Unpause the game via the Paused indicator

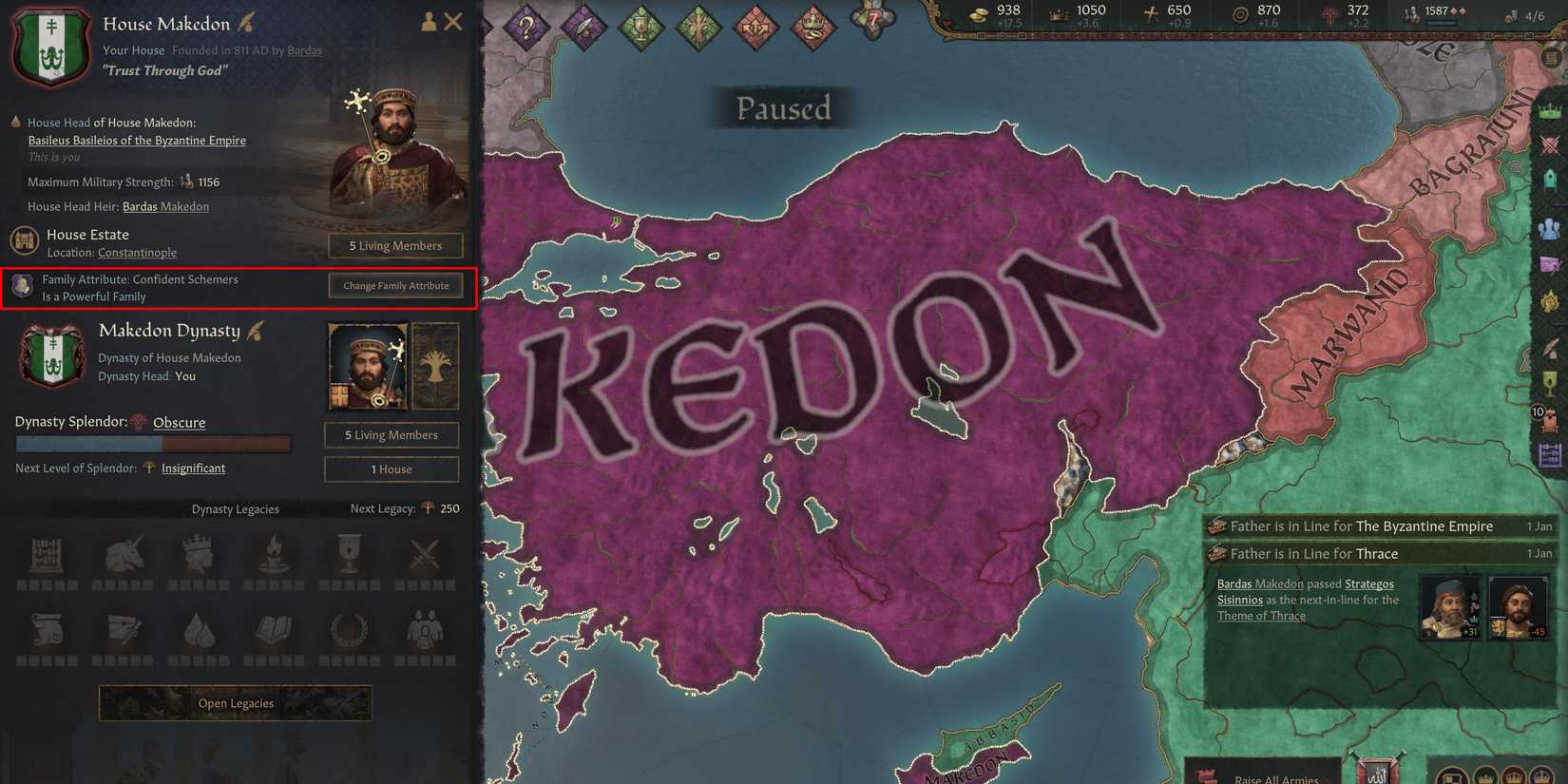(782, 107)
